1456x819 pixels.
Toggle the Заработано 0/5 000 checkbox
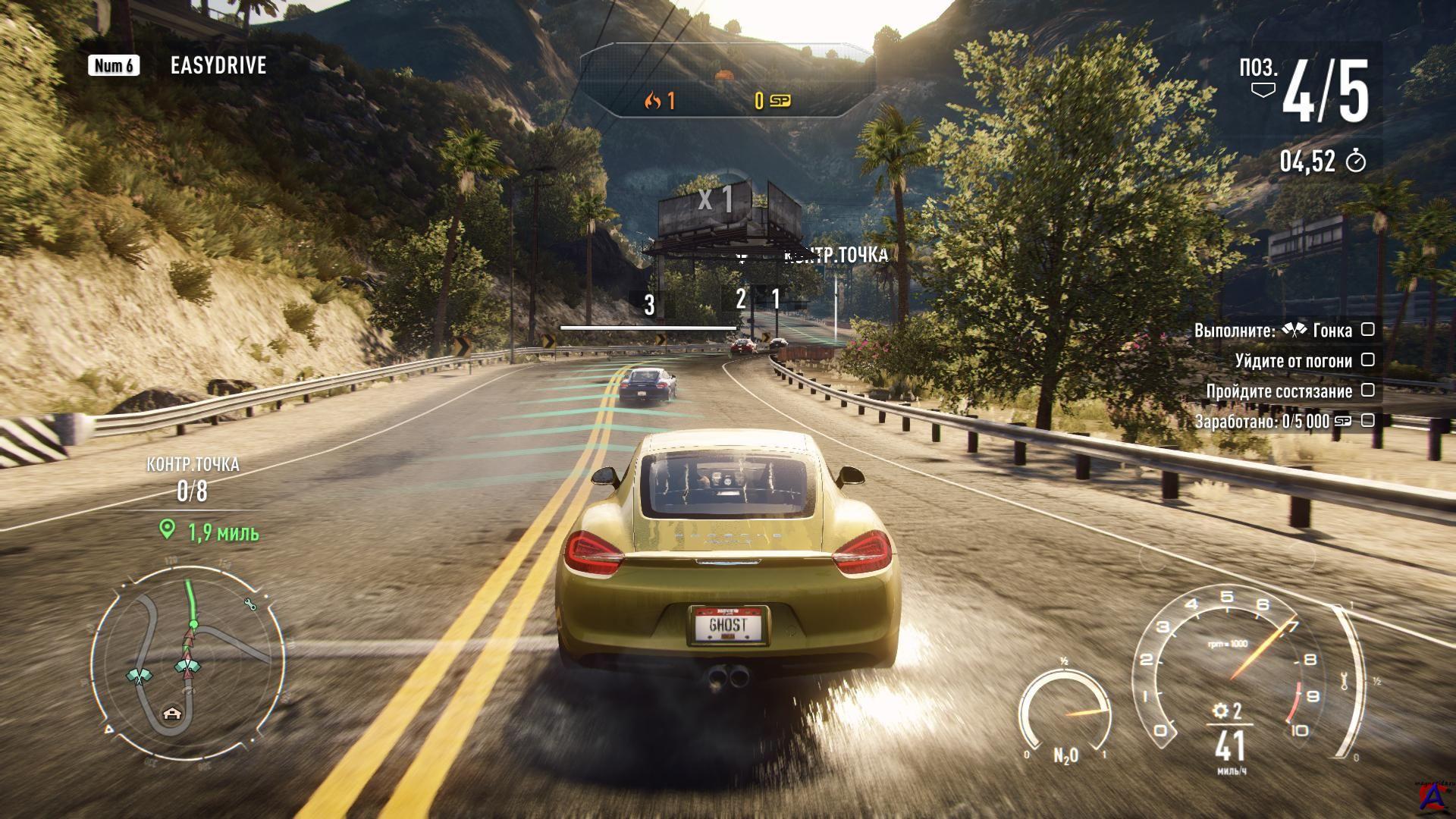[x=1367, y=420]
